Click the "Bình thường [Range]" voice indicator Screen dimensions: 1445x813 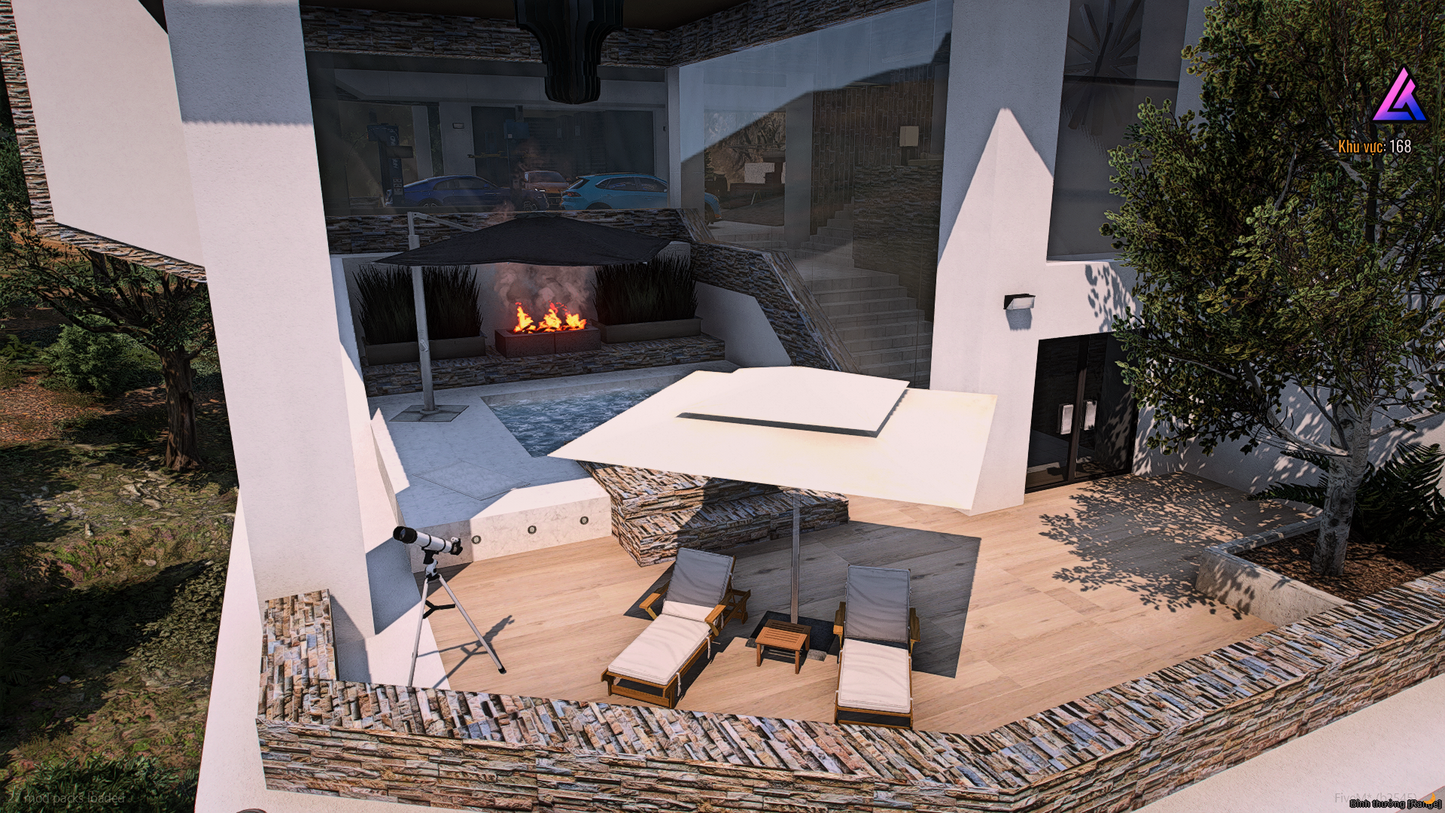[1393, 803]
